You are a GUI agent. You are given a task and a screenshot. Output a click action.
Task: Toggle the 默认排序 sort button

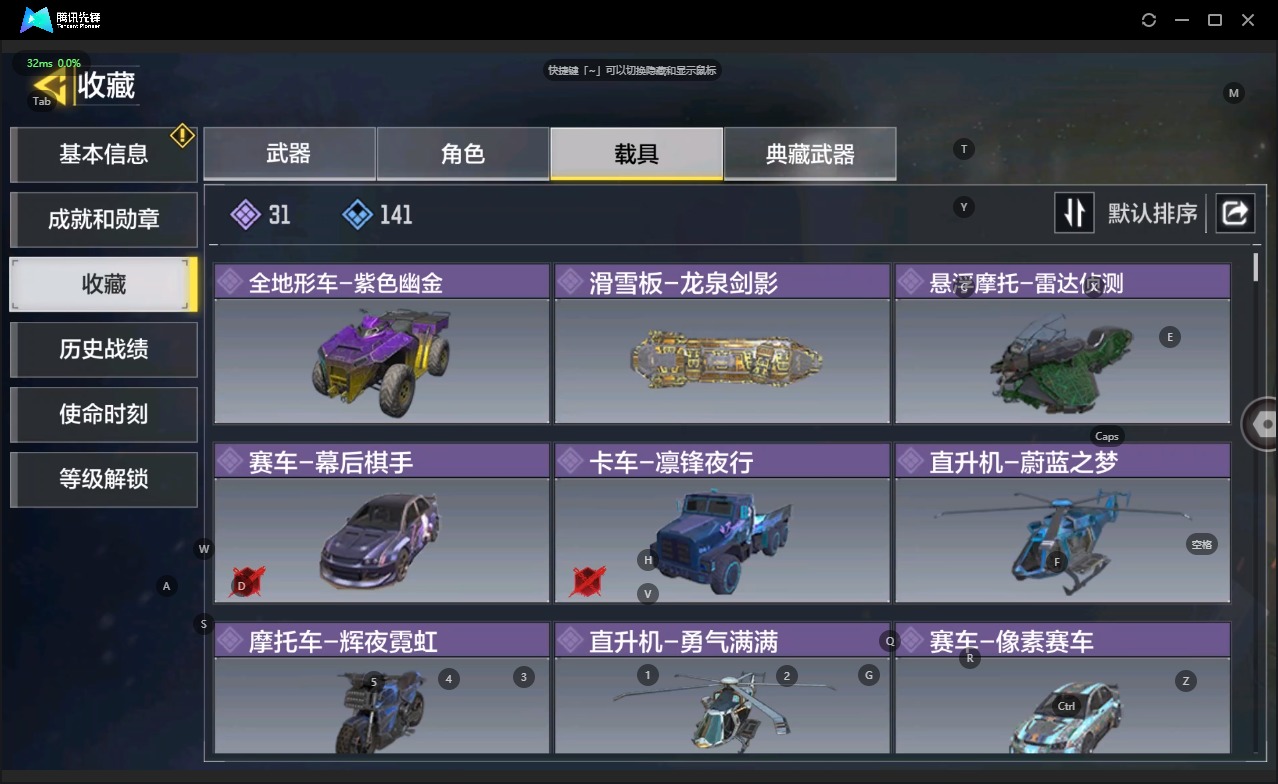(1074, 213)
